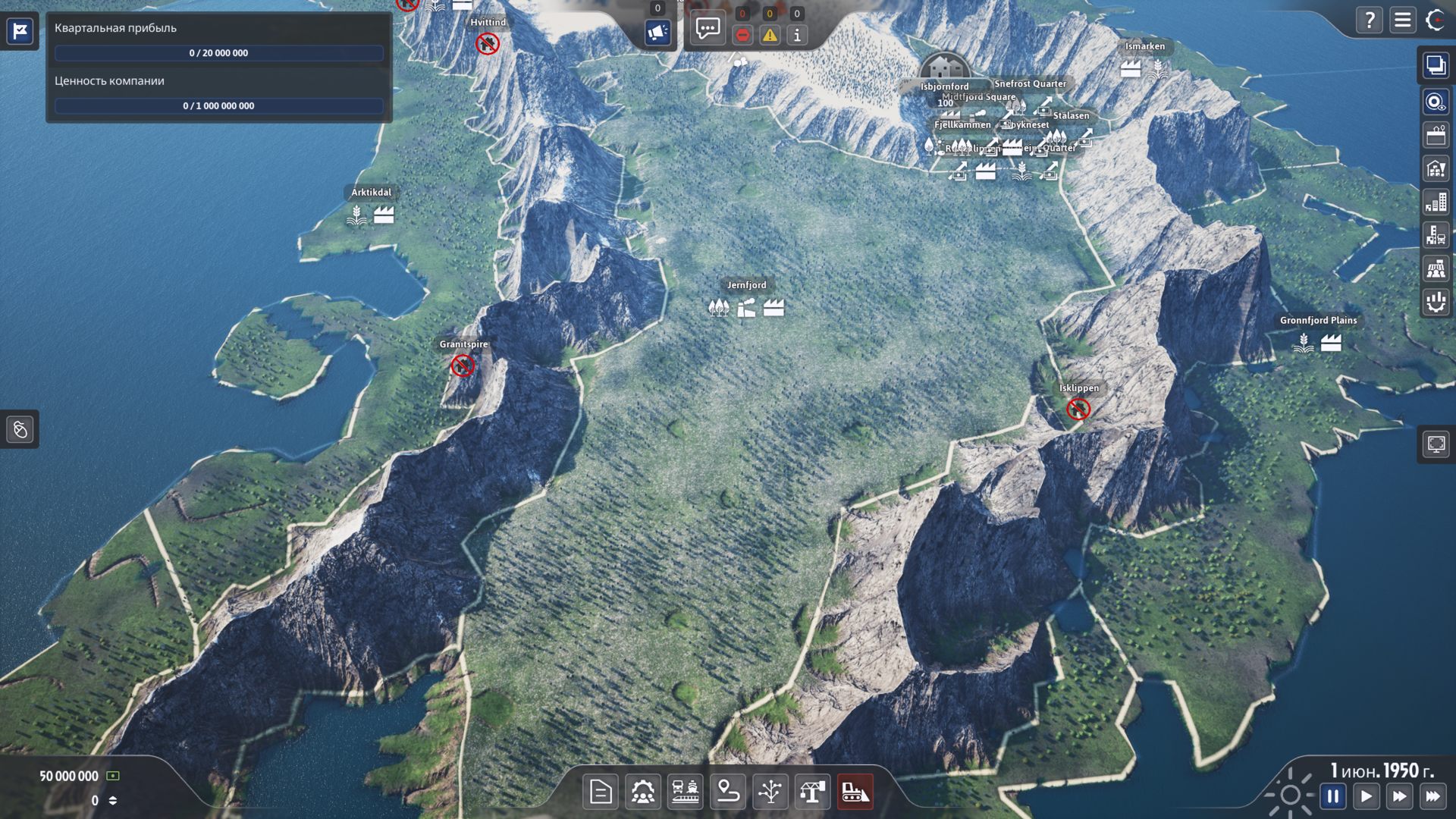Open the fullscreen screenshot-mode button
The height and width of the screenshot is (819, 1456).
pyautogui.click(x=1436, y=444)
